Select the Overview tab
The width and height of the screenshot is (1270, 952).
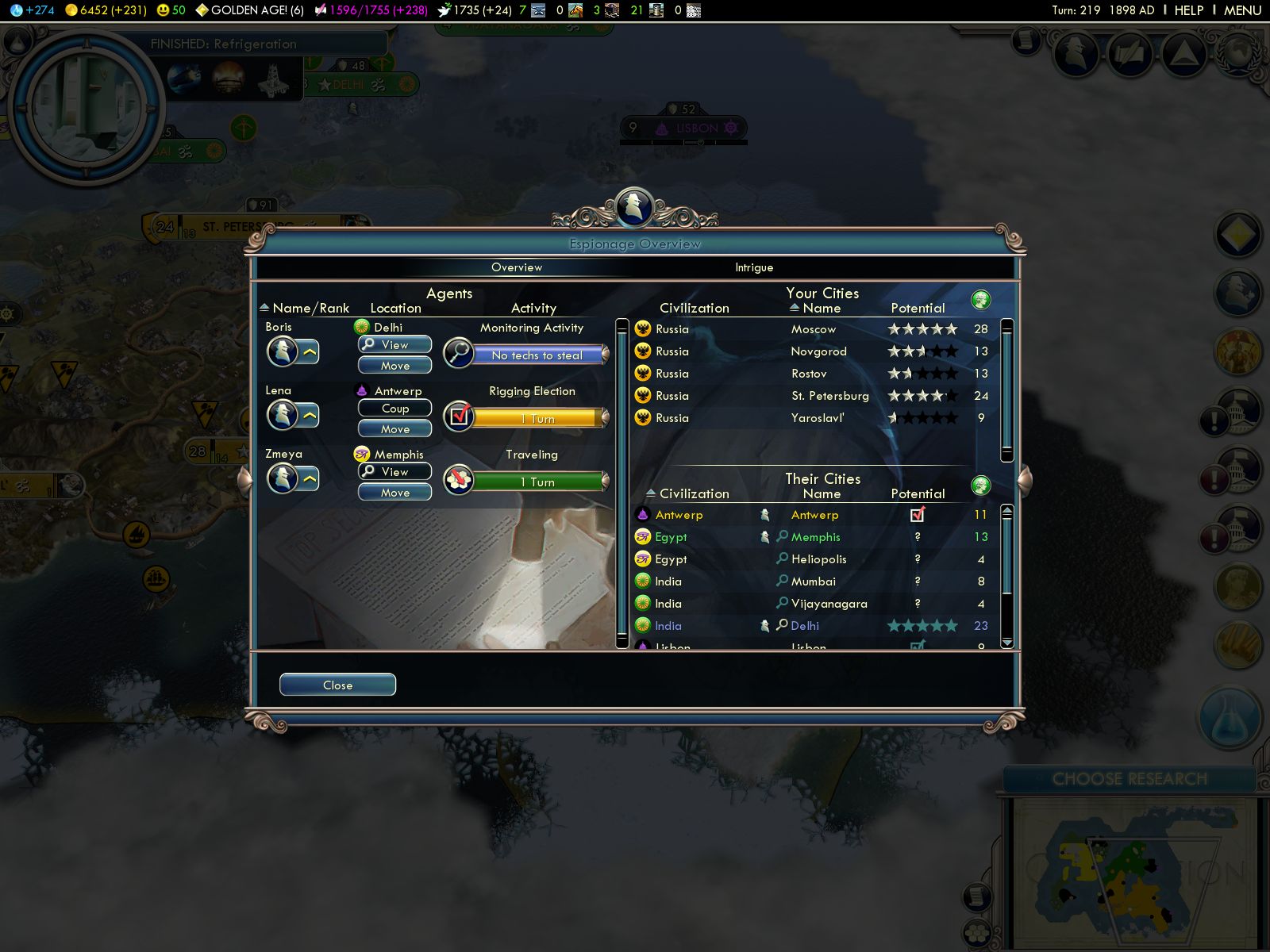pyautogui.click(x=517, y=267)
